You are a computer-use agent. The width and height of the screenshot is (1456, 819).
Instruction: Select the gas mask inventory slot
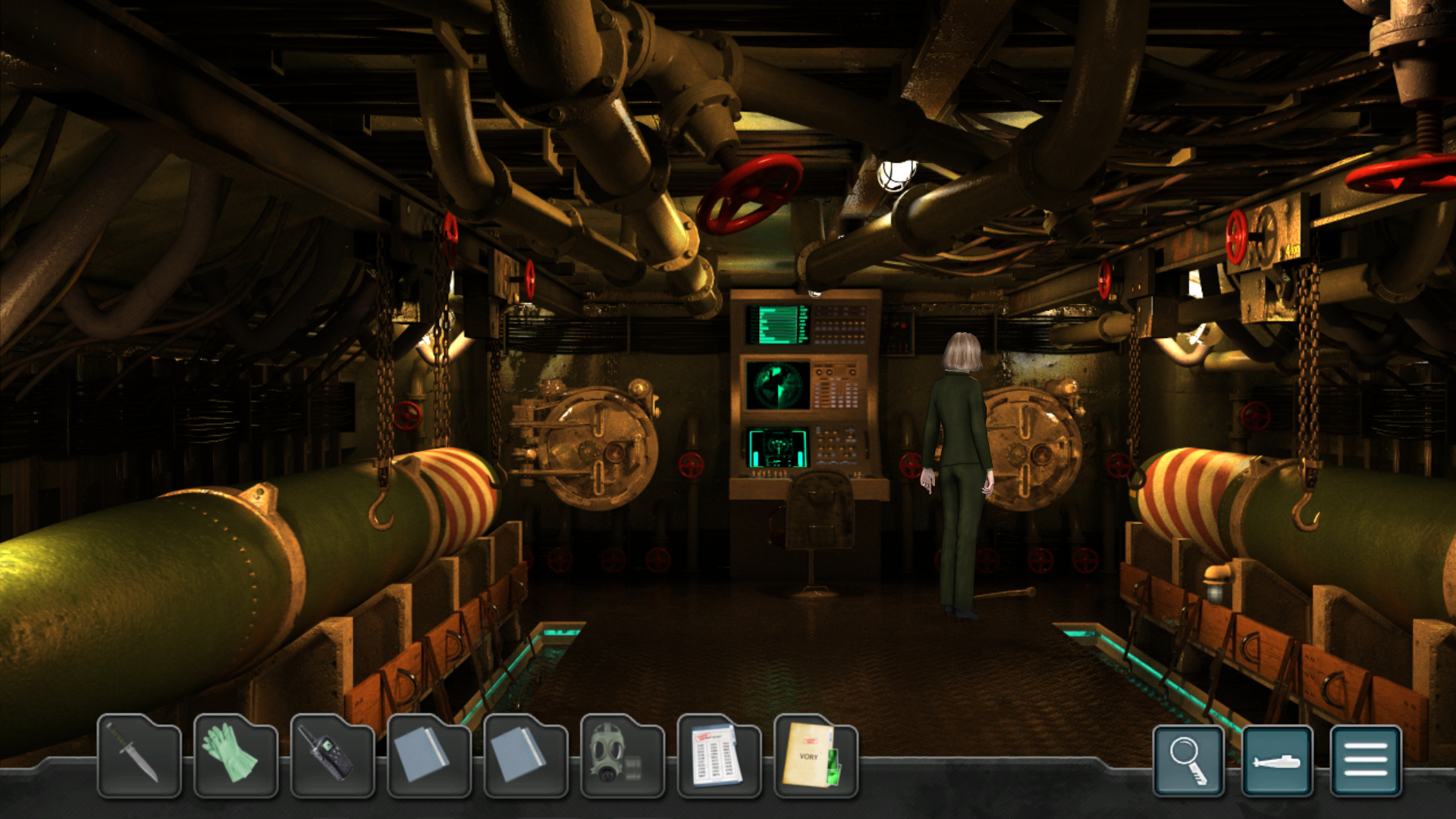point(622,757)
